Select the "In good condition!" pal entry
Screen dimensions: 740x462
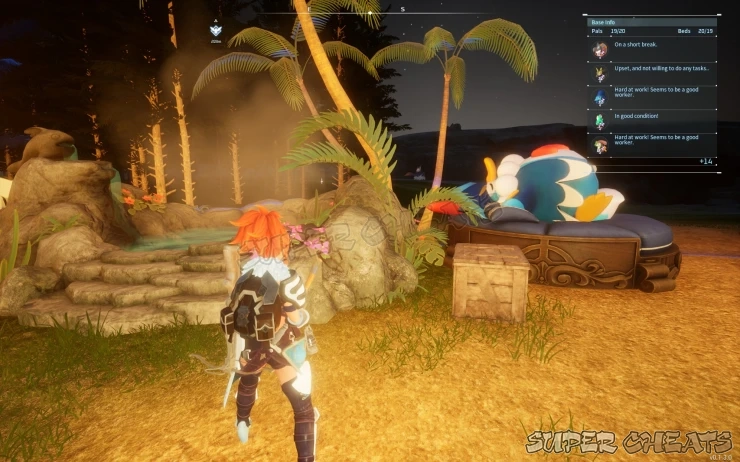650,121
